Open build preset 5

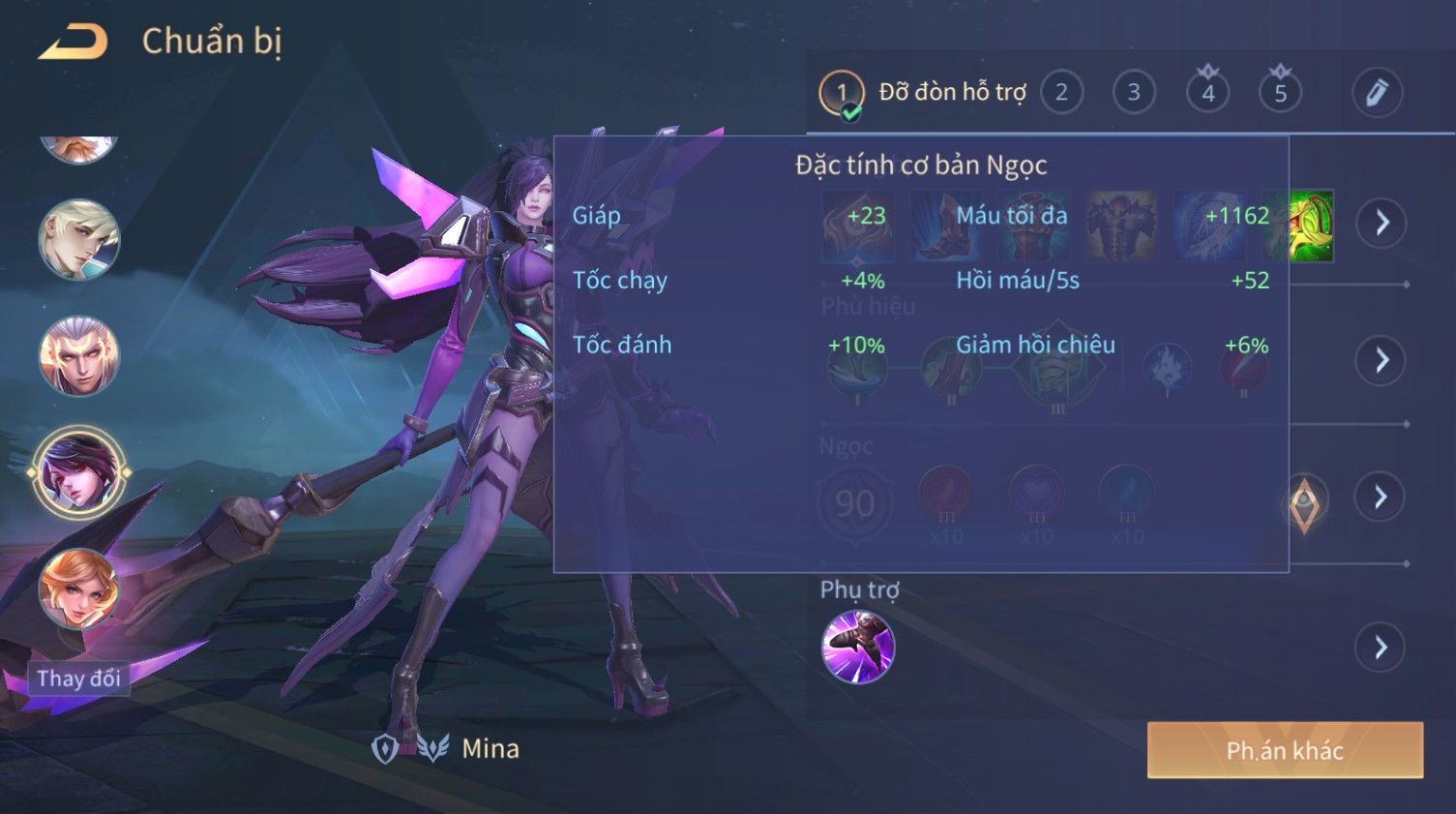[x=1280, y=93]
